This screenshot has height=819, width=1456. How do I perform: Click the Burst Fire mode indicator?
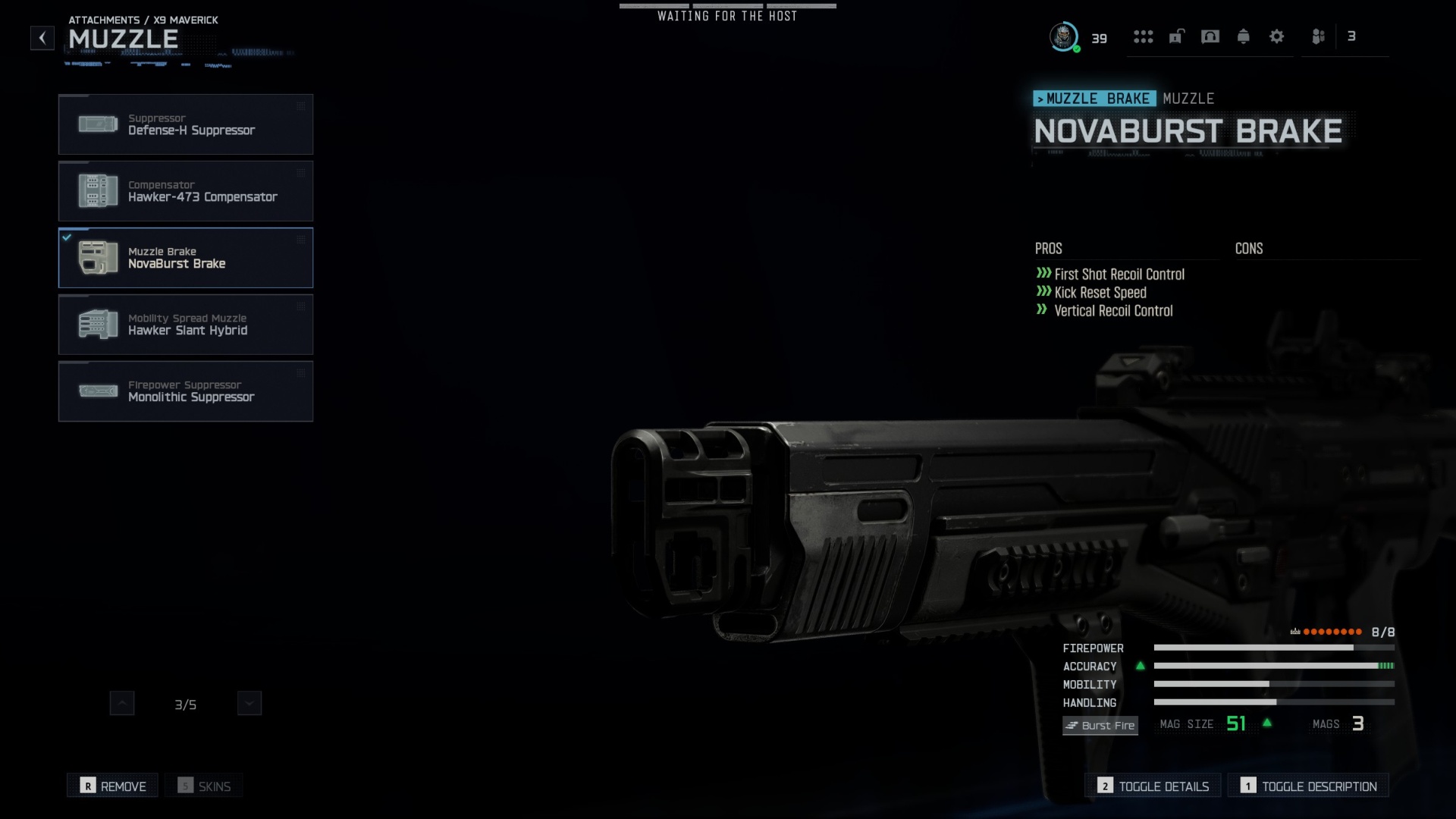point(1100,725)
